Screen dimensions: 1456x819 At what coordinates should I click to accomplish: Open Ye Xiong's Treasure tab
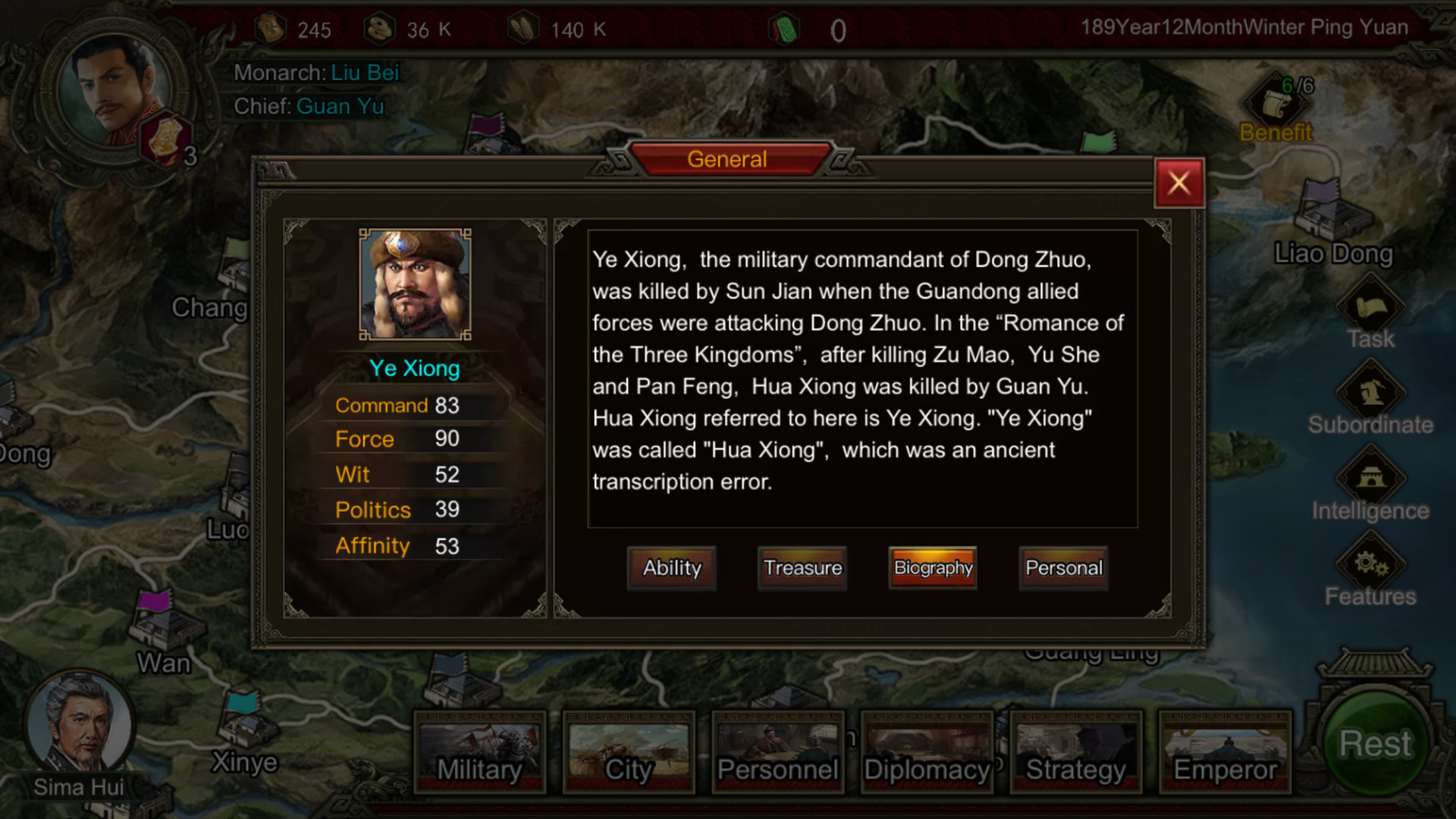tap(802, 568)
